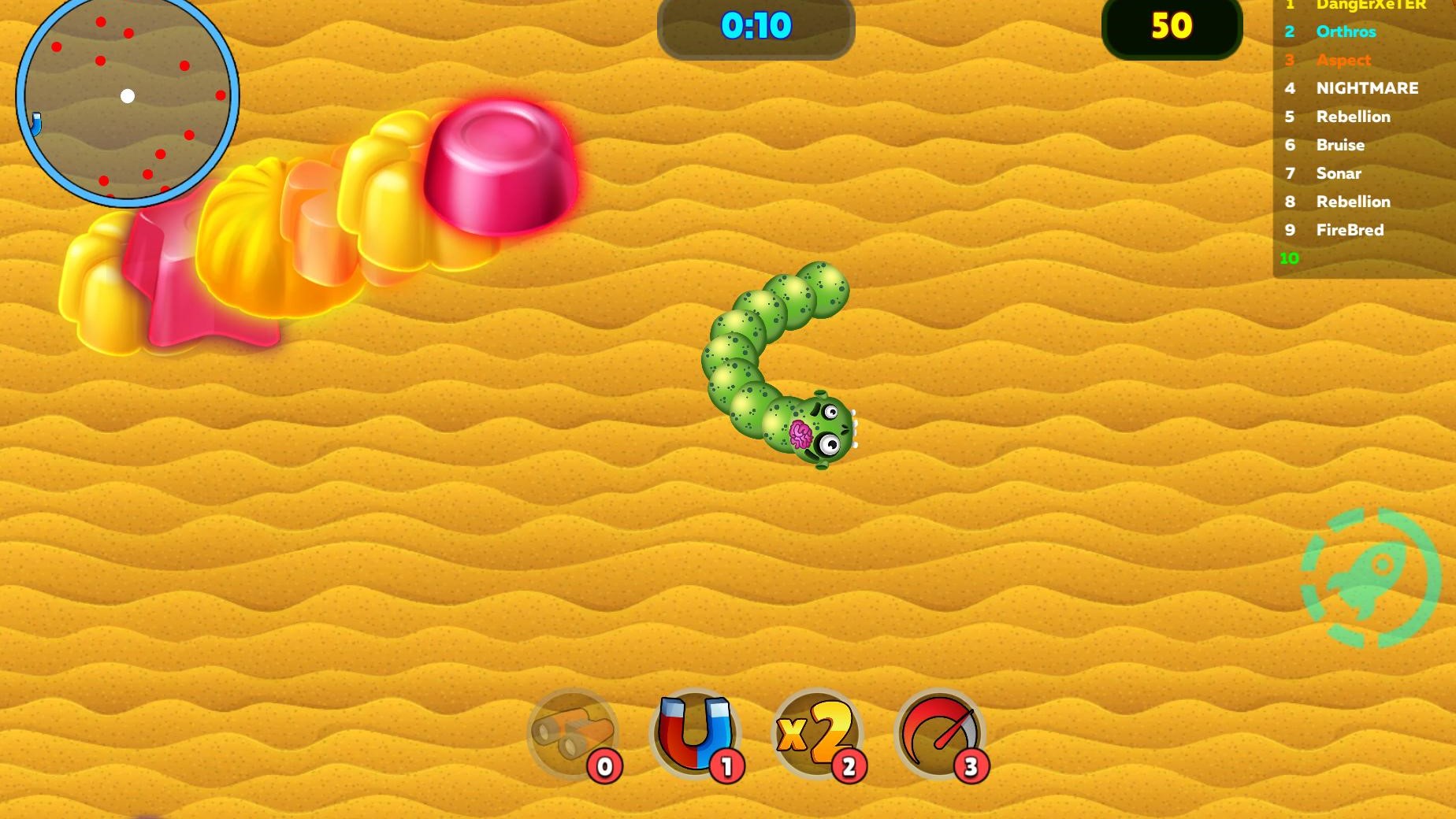Activate the magnet power-up
This screenshot has width=1456, height=819.
tap(695, 734)
